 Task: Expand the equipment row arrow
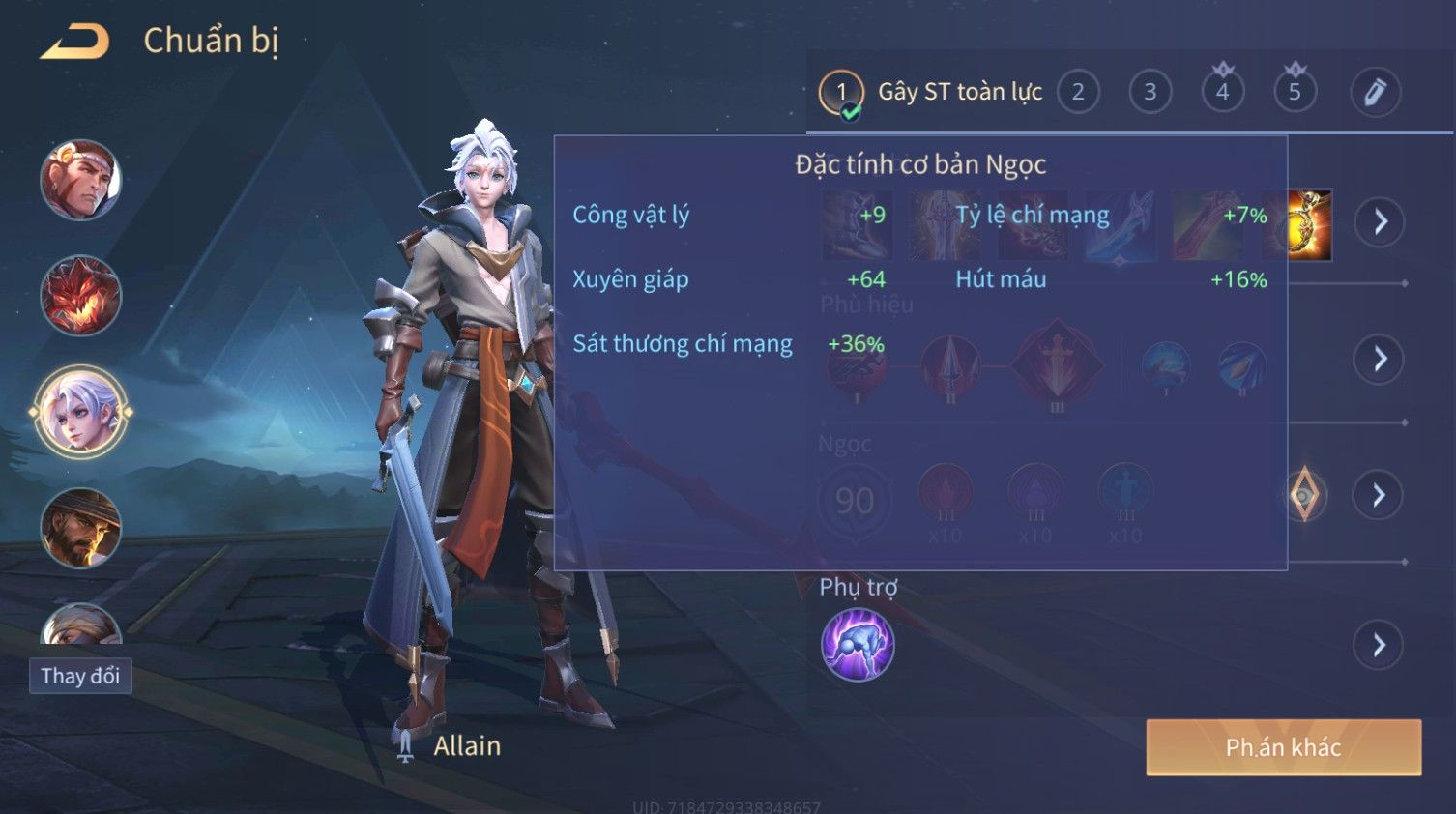[1380, 222]
